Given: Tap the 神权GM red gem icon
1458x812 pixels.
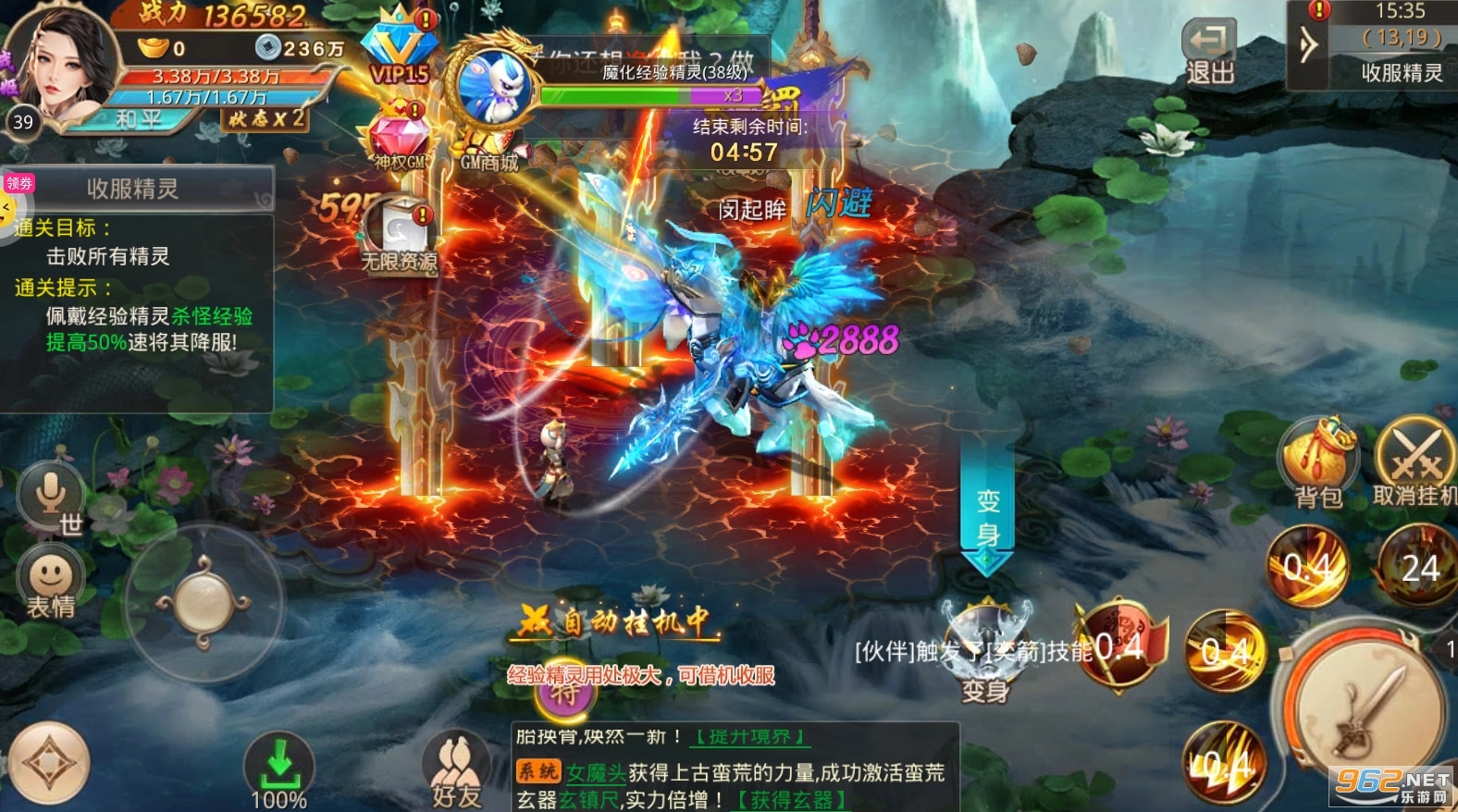Looking at the screenshot, I should (x=400, y=132).
